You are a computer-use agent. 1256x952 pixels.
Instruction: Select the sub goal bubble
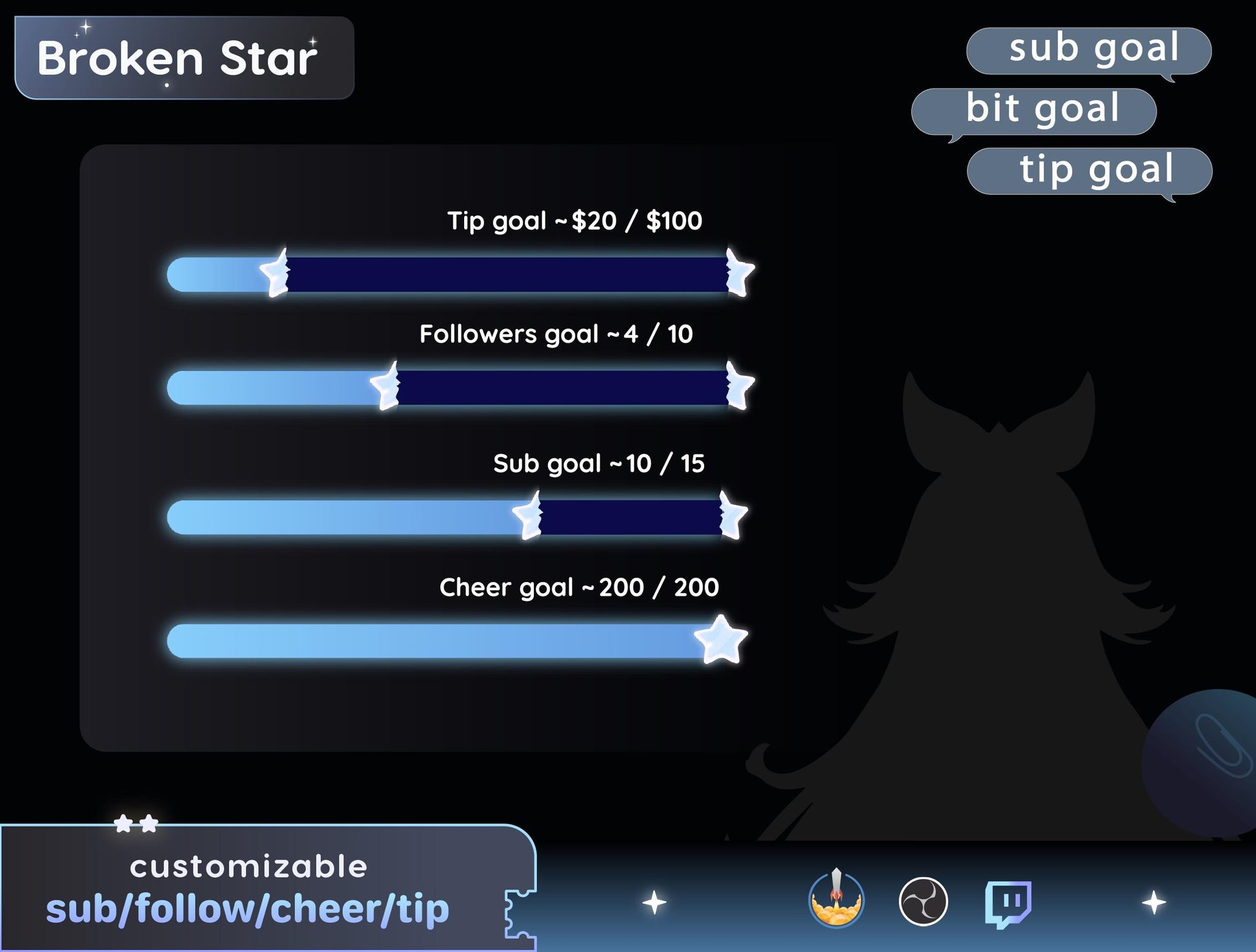coord(1089,50)
